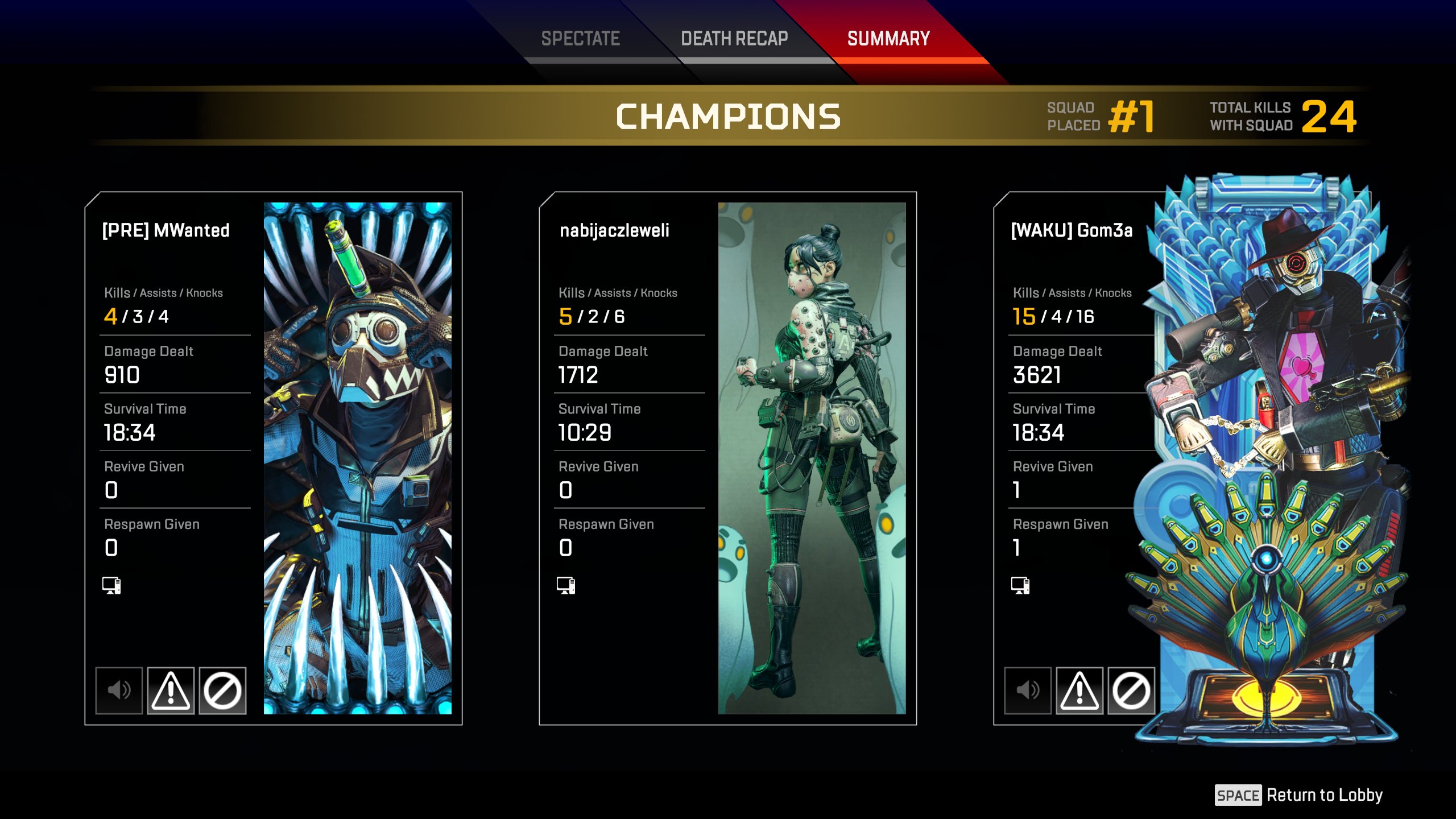Report player [WAKU] Gom3a
The width and height of the screenshot is (1456, 819).
pyautogui.click(x=1079, y=690)
